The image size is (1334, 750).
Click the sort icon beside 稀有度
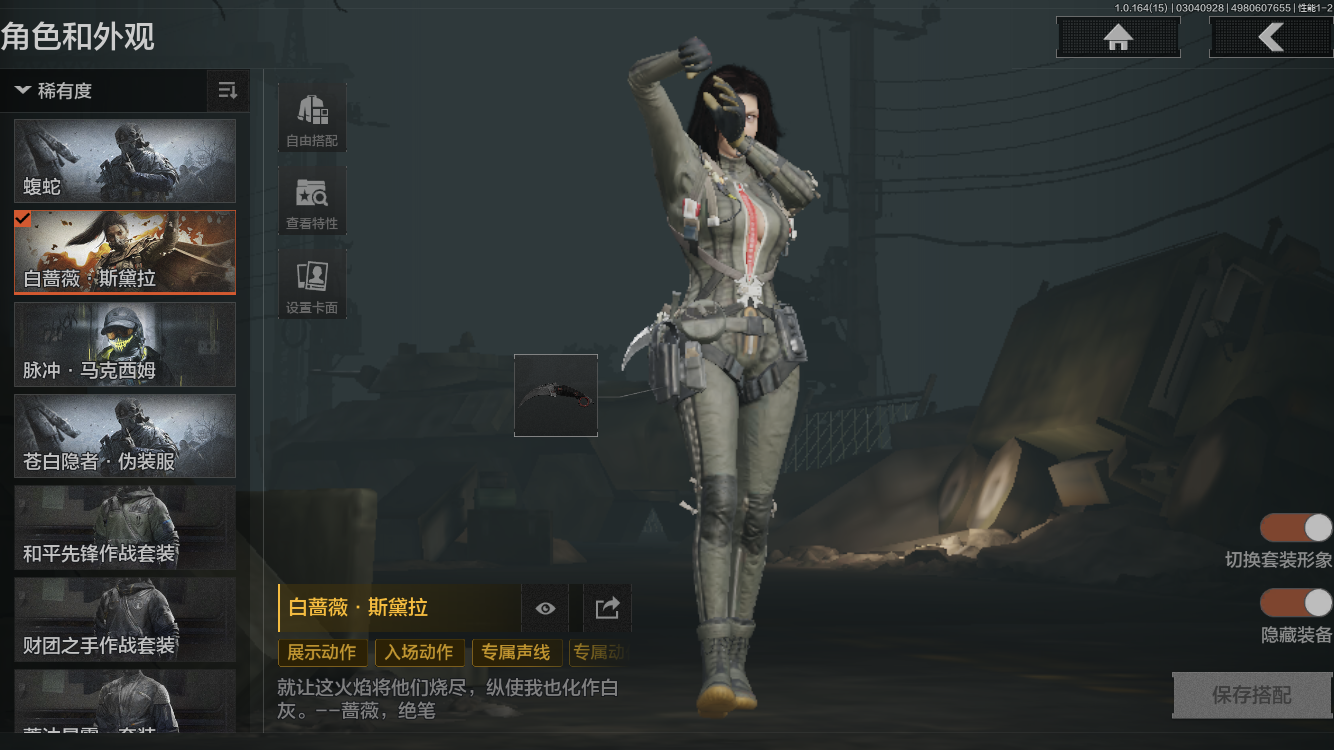pos(227,90)
